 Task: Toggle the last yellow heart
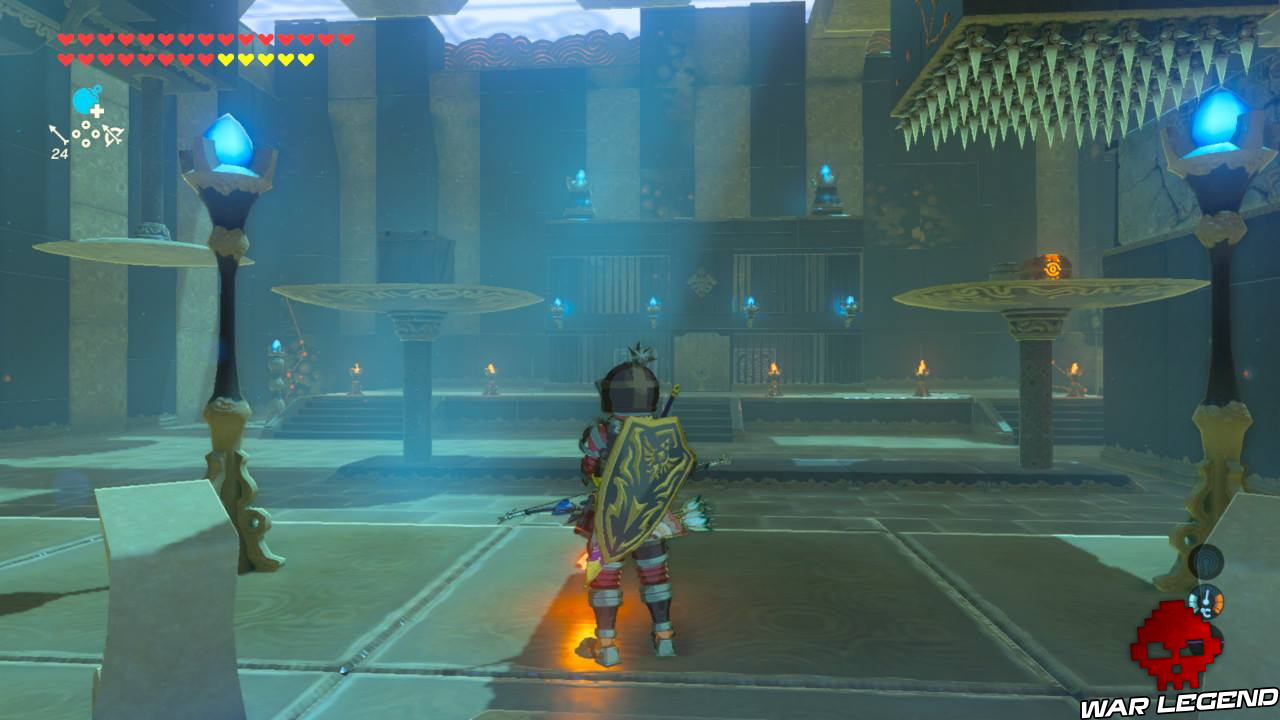[x=304, y=58]
